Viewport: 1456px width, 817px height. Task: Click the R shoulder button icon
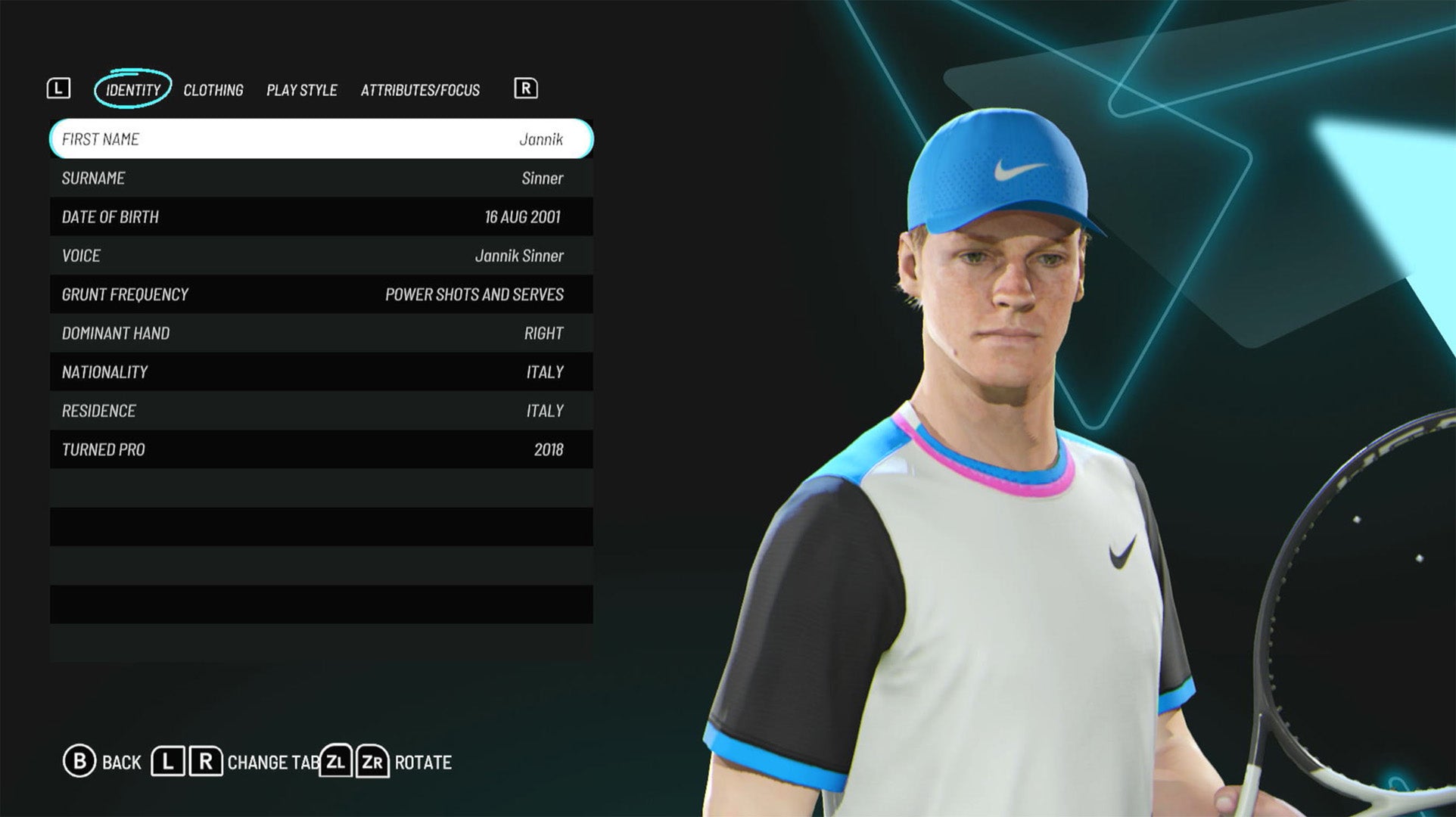(526, 89)
